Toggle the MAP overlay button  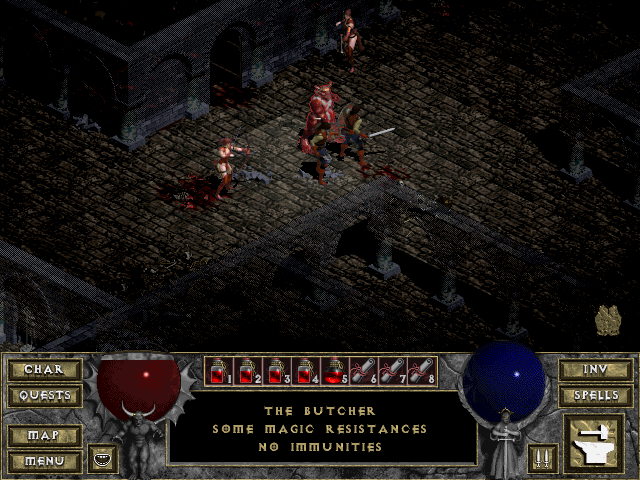coord(43,436)
